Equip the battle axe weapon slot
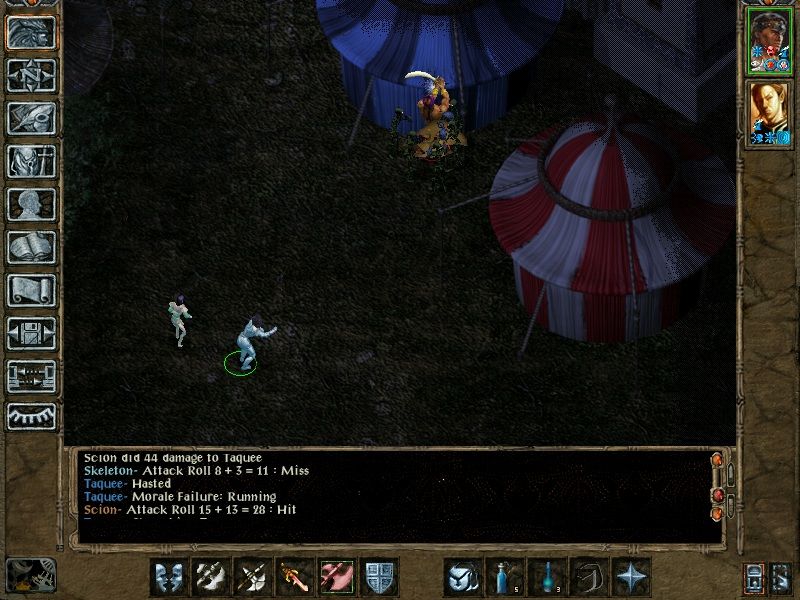The image size is (800, 600). coord(211,577)
